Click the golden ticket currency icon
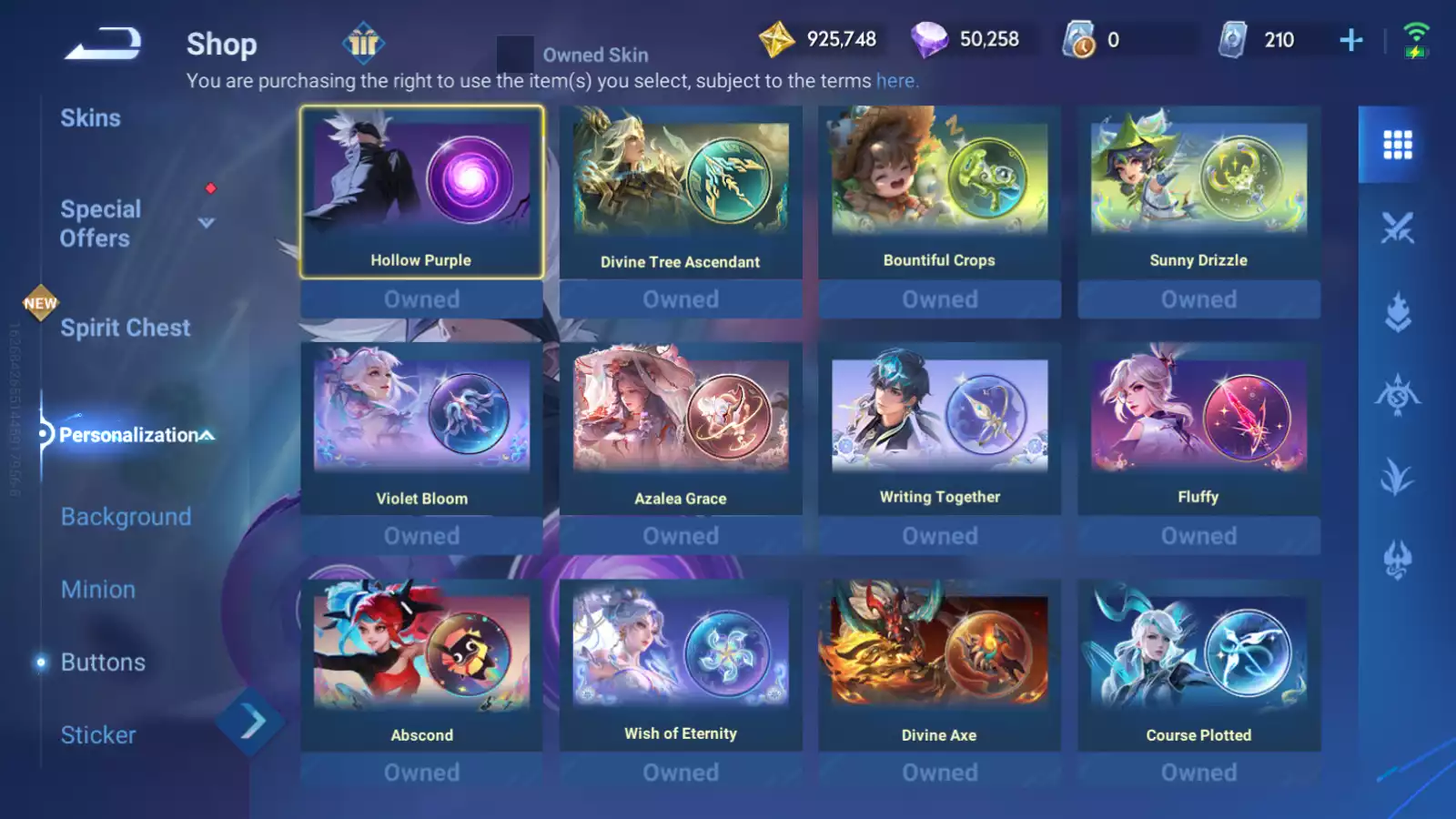The image size is (1456, 819). point(778,39)
